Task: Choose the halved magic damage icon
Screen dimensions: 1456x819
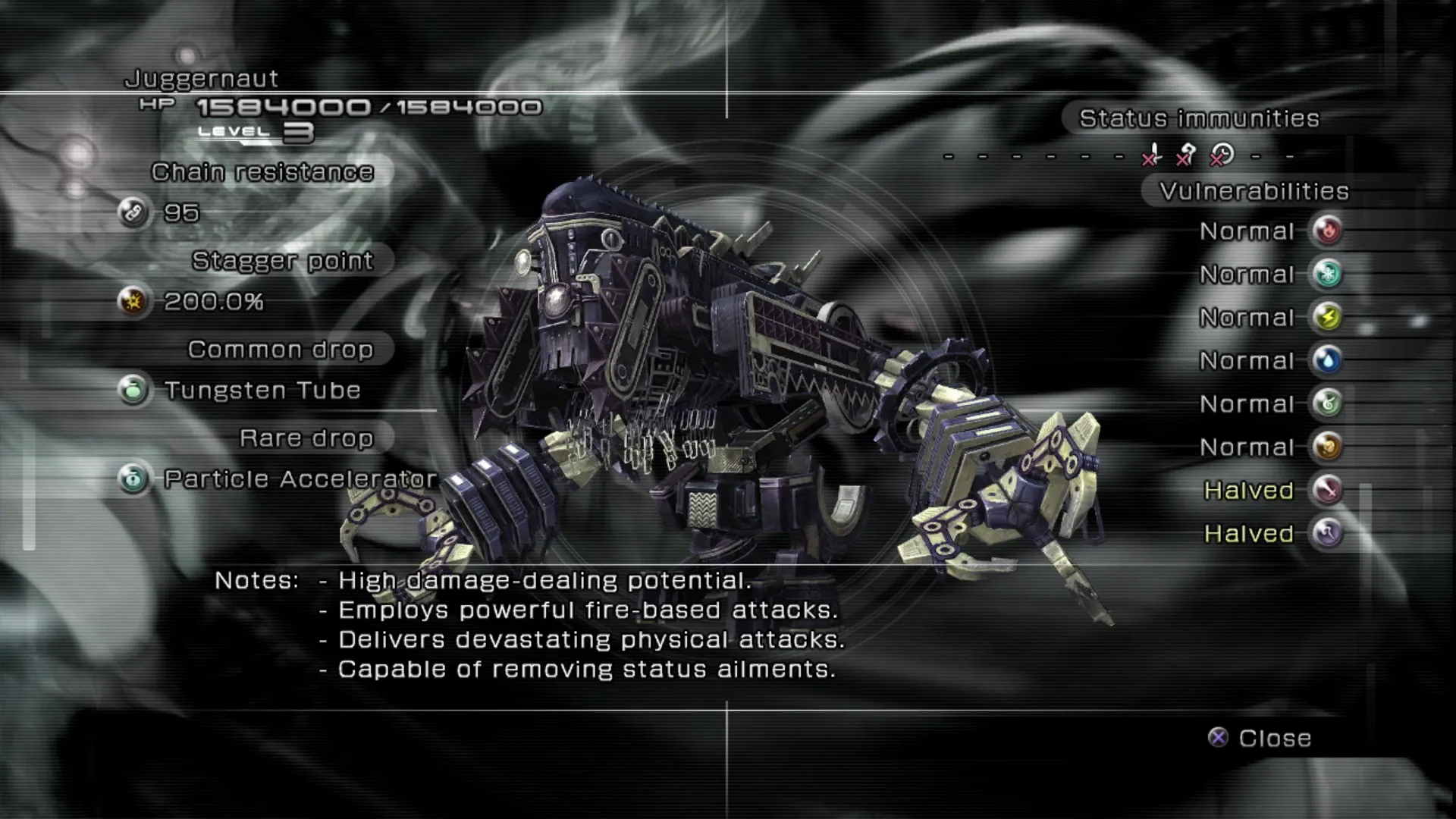Action: pyautogui.click(x=1327, y=533)
